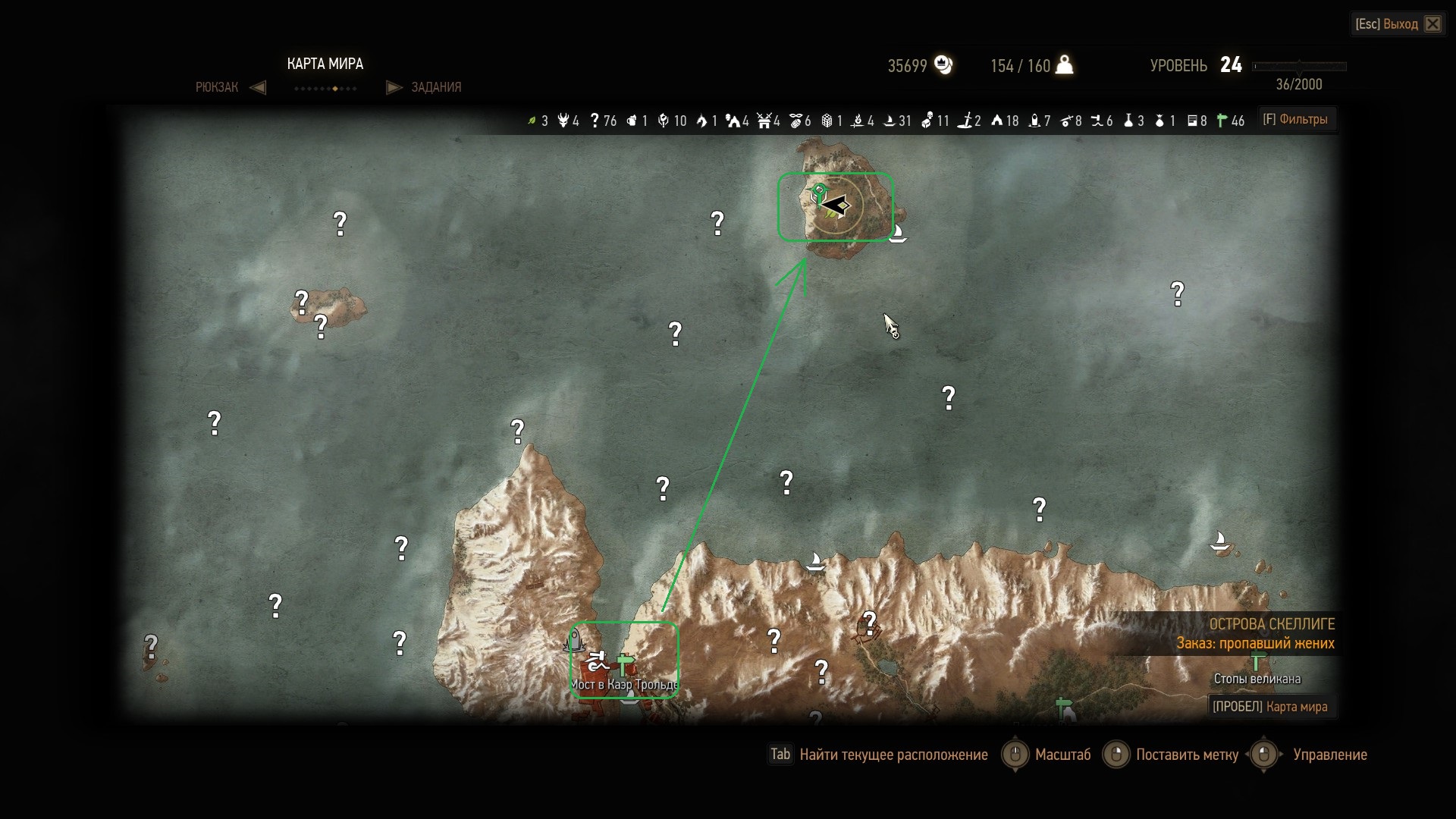Select the Мост в Каэр Трольде signpost marker
Viewport: 1456px width, 819px height.
pyautogui.click(x=624, y=665)
